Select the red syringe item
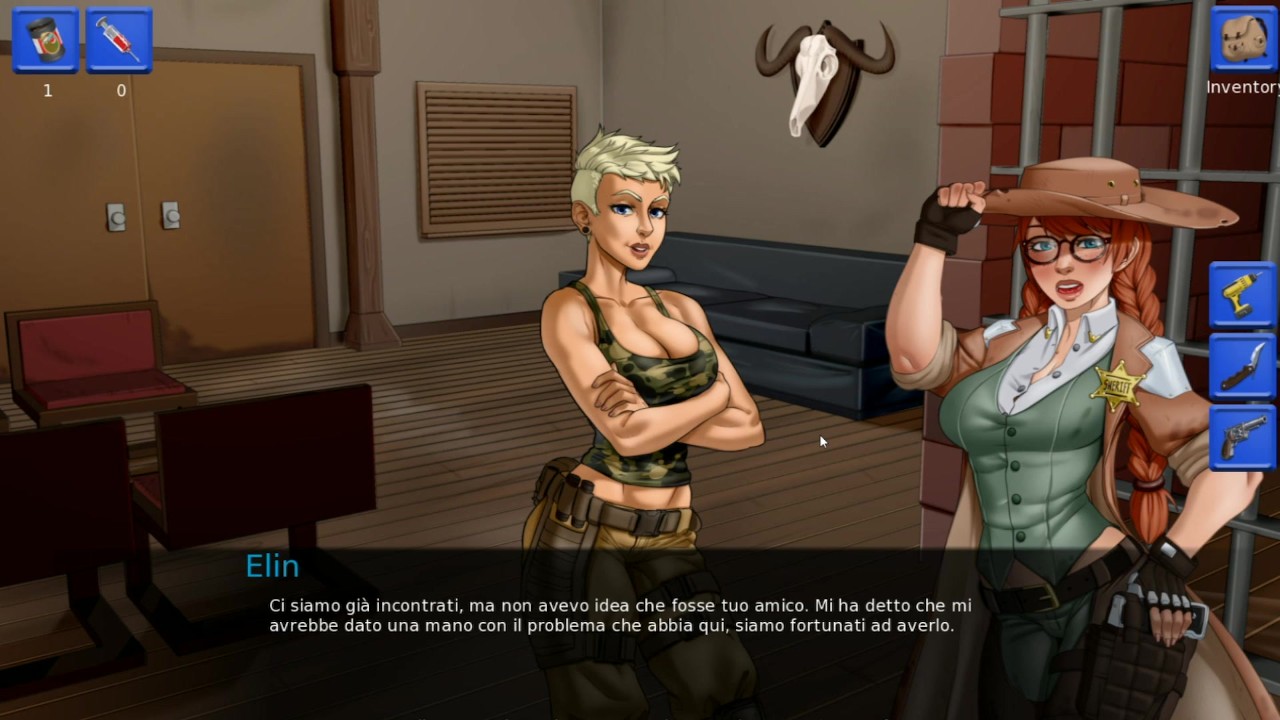 [119, 41]
